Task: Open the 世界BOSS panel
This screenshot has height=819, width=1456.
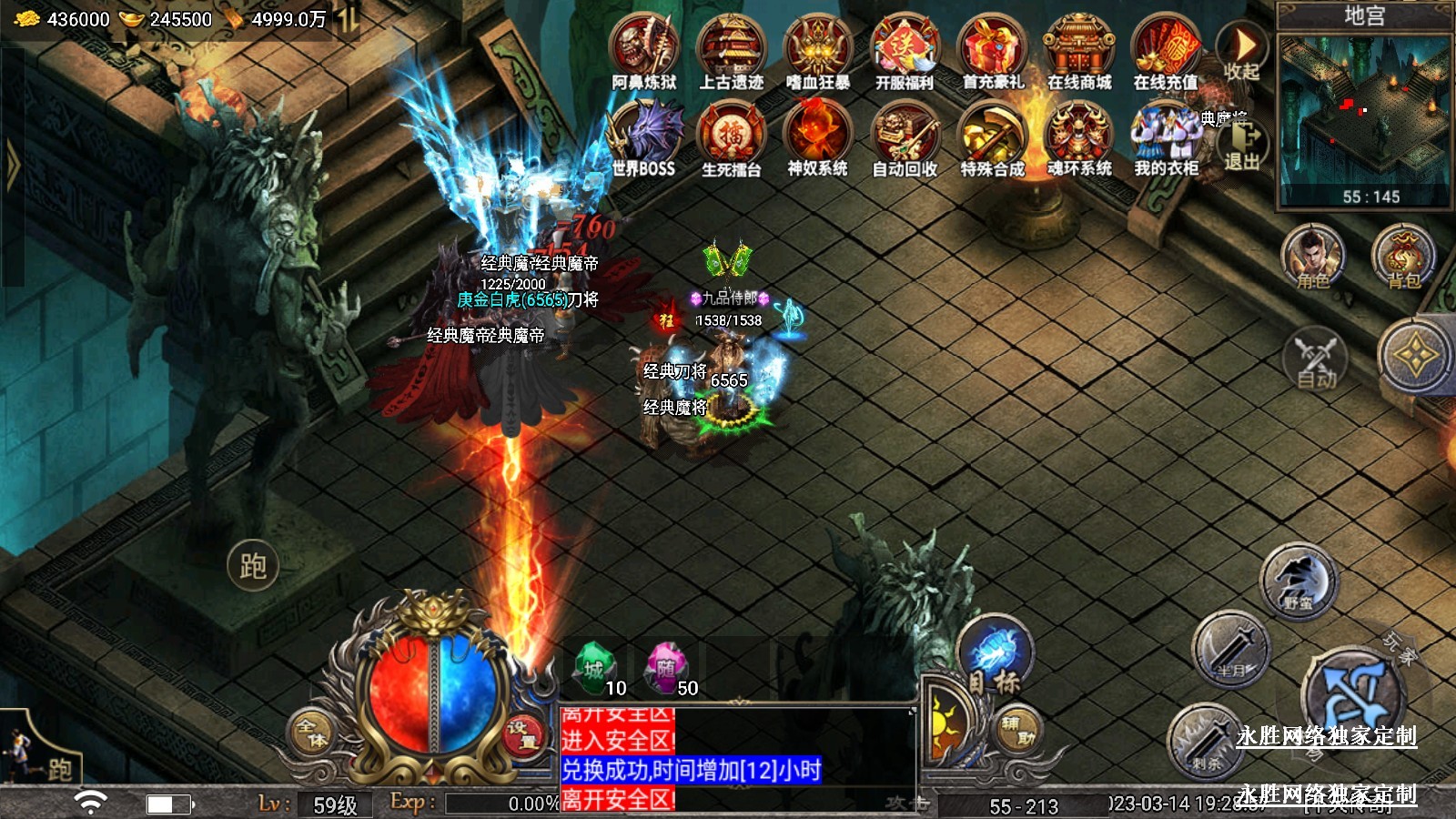Action: 644,138
